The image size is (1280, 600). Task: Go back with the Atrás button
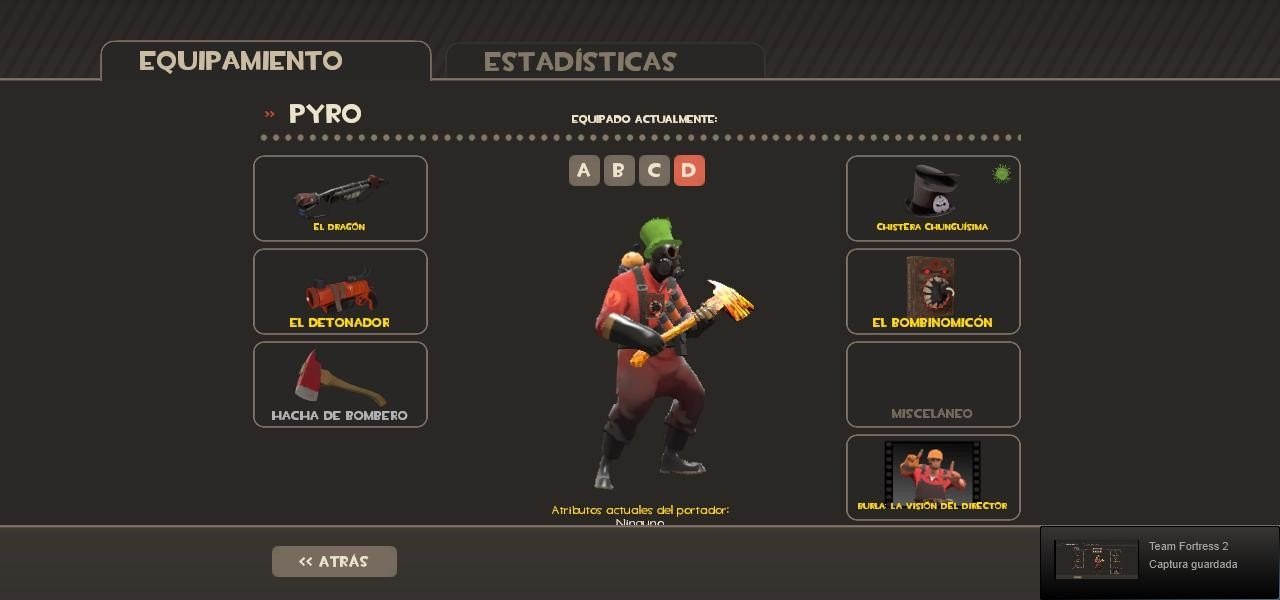[334, 561]
